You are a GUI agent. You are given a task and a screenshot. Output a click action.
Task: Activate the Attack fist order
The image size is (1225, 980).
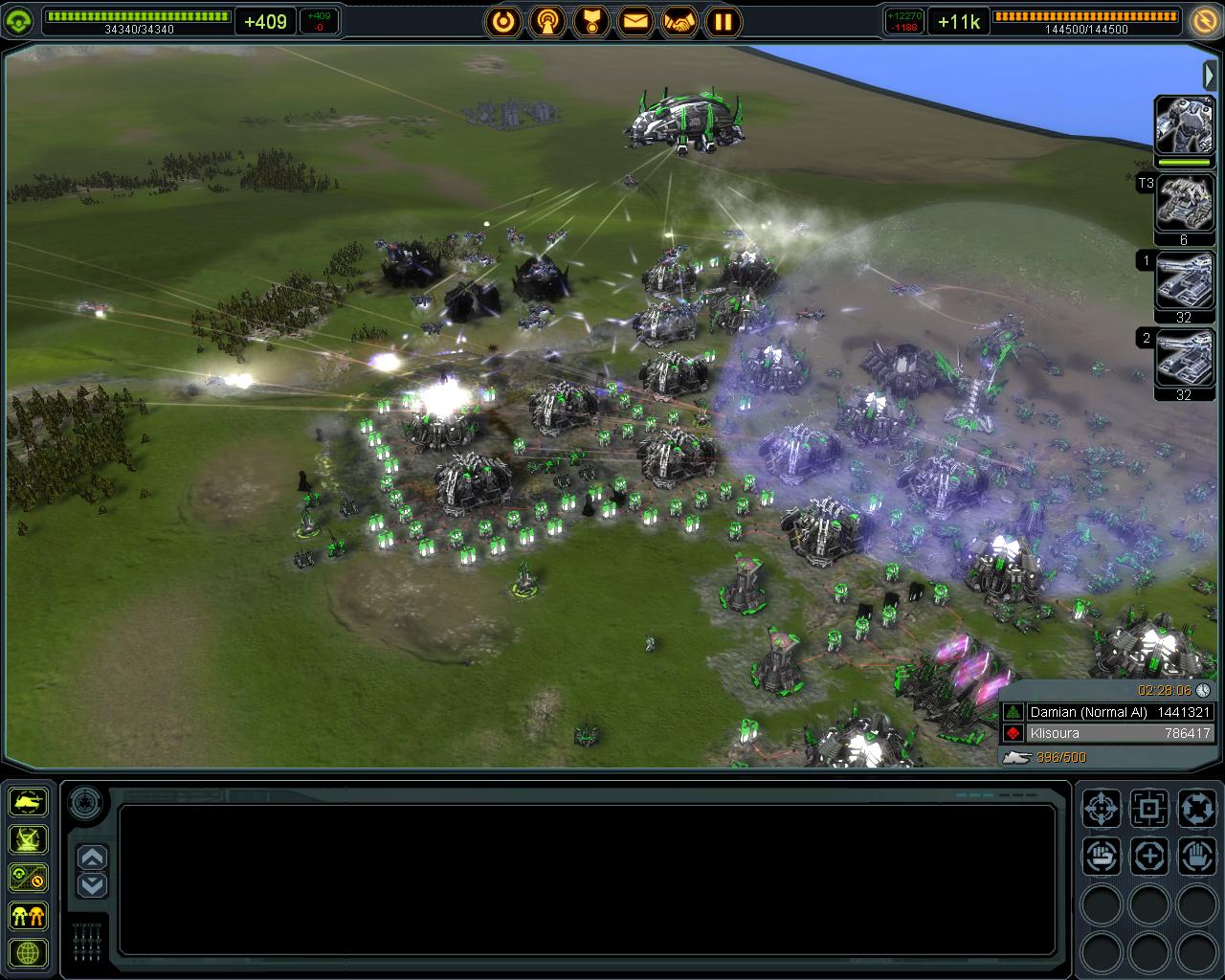coord(1102,857)
